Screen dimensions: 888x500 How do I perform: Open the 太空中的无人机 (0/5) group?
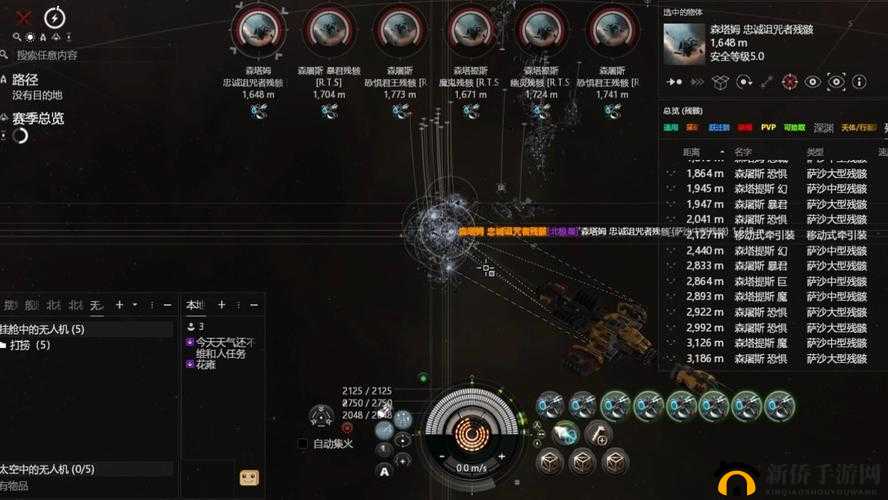tap(47, 468)
